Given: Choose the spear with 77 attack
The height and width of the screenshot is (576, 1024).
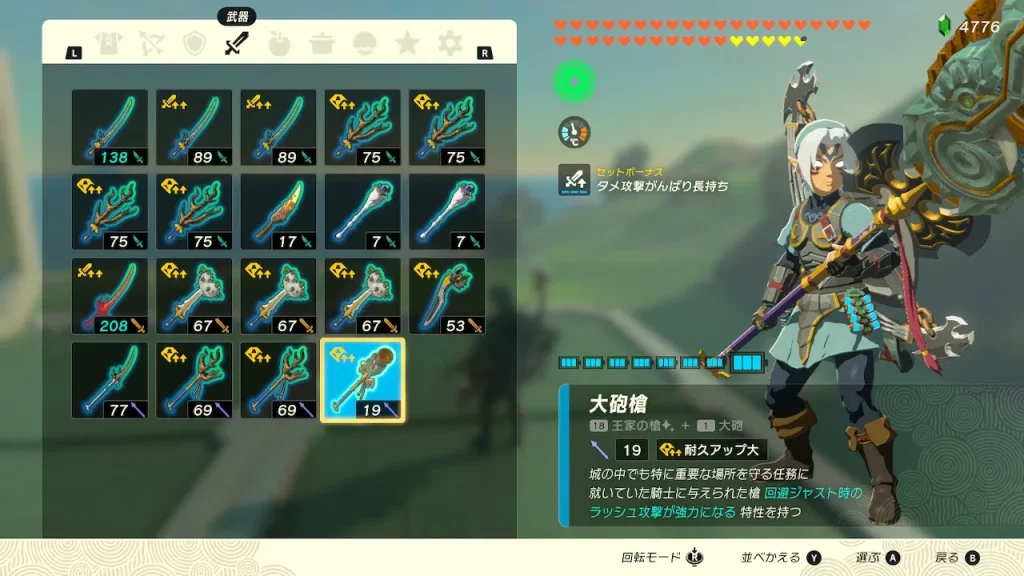Looking at the screenshot, I should point(110,380).
